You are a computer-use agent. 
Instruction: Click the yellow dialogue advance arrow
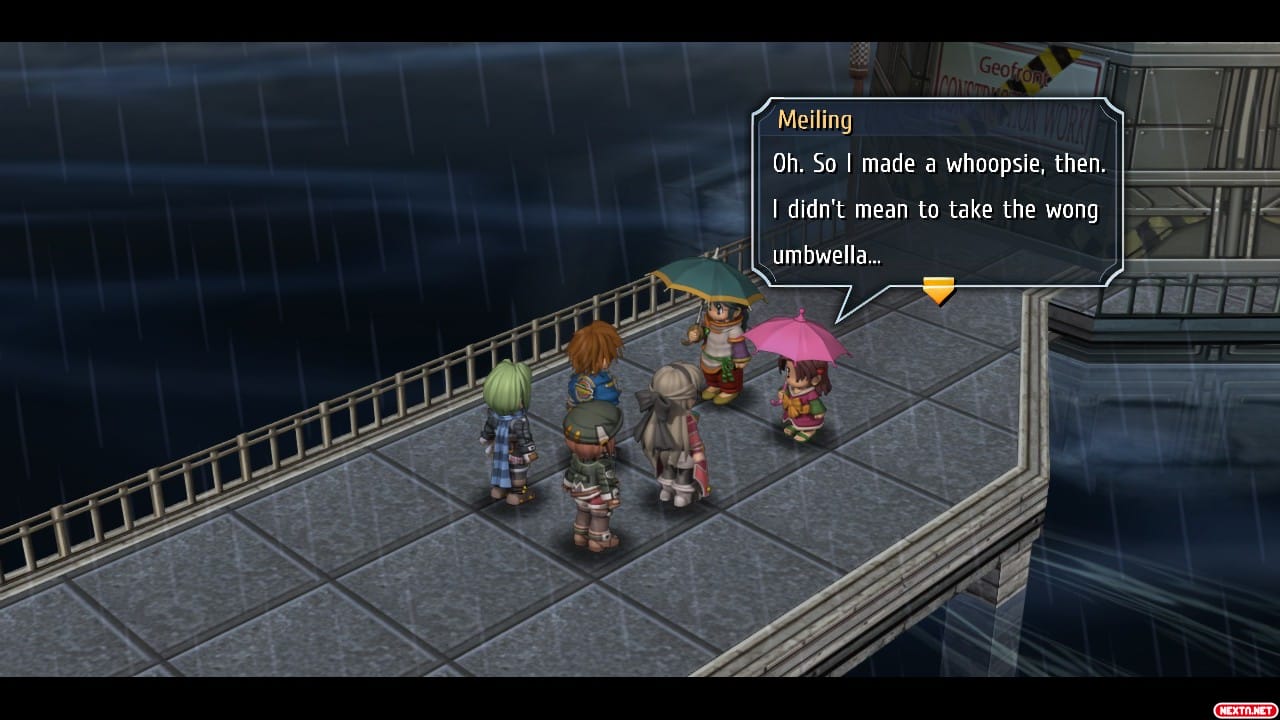click(x=938, y=291)
